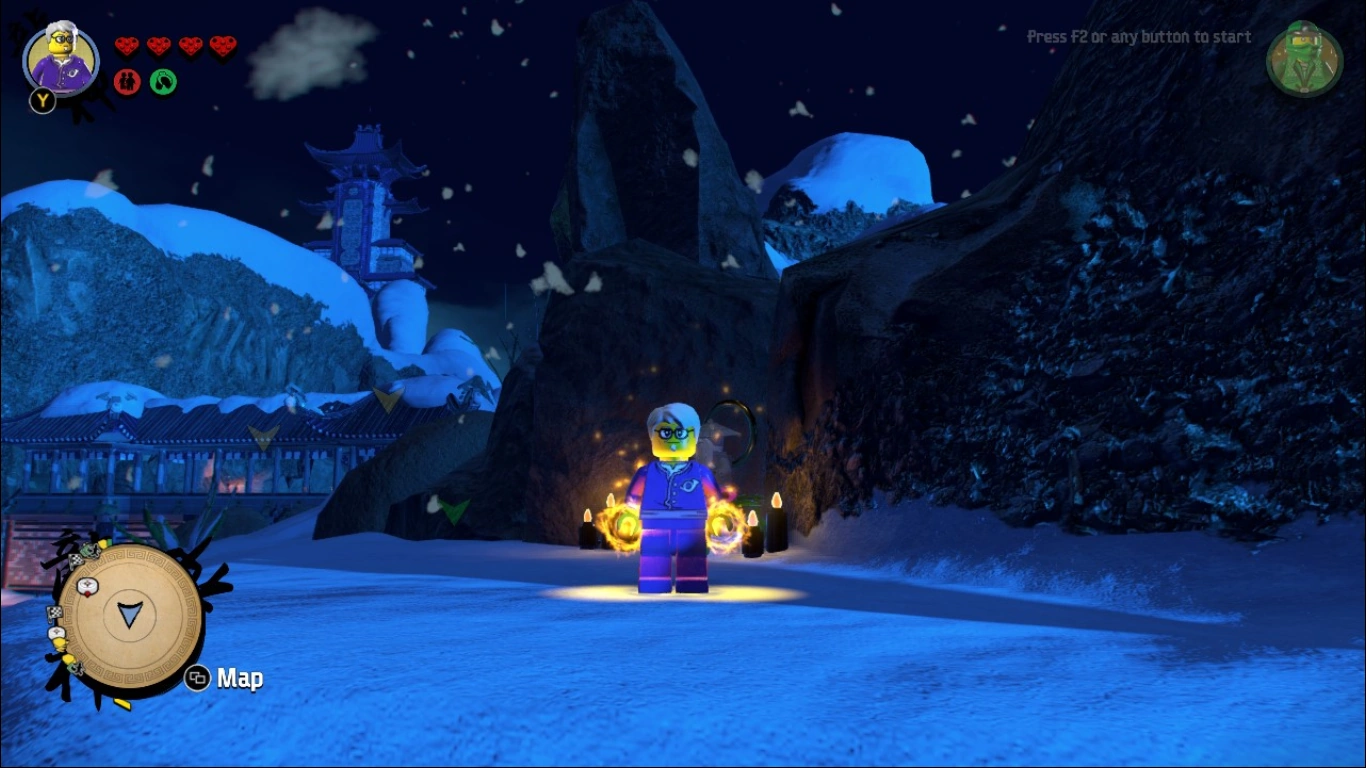Click the green footprint stealth icon
This screenshot has width=1366, height=768.
[x=162, y=81]
